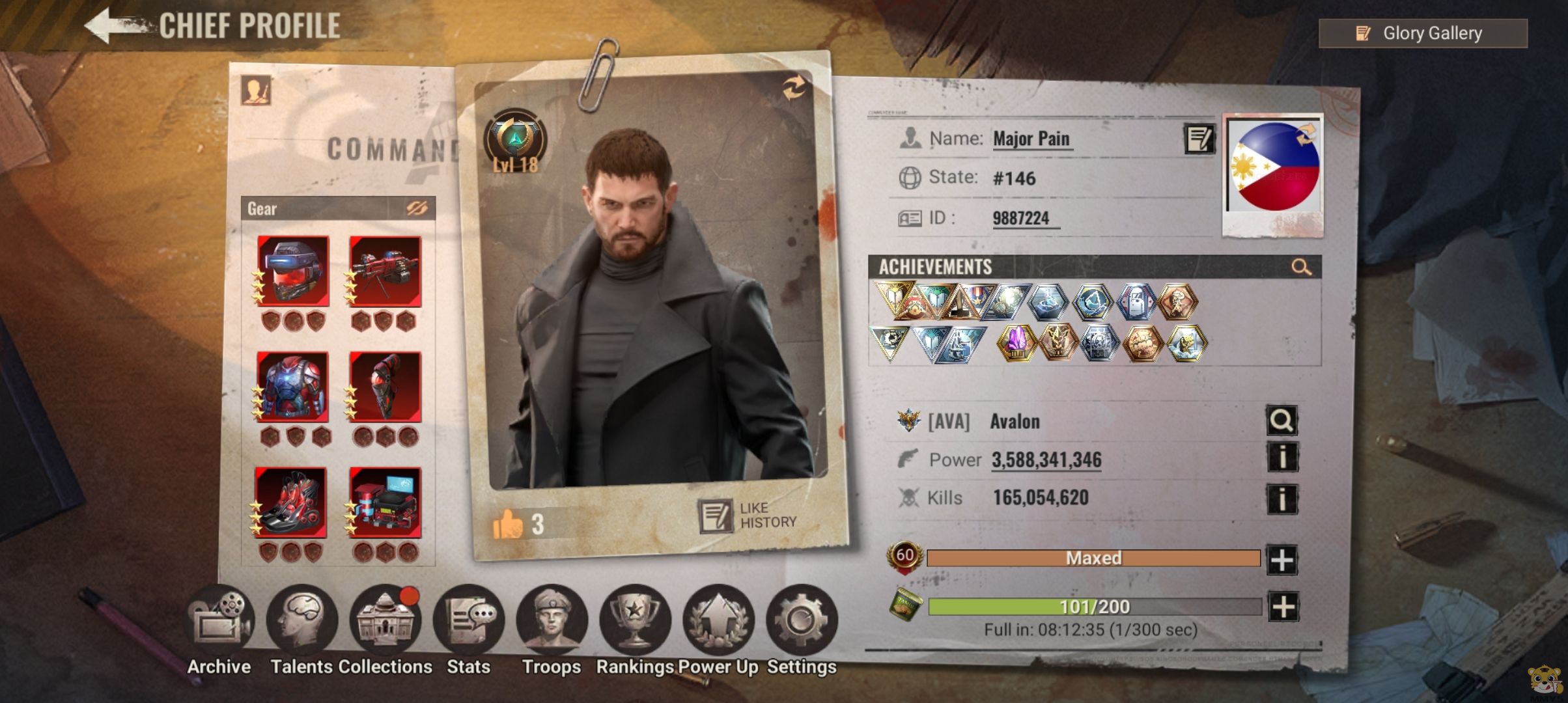
Task: Edit the chief name Major Pain
Action: [x=1199, y=139]
